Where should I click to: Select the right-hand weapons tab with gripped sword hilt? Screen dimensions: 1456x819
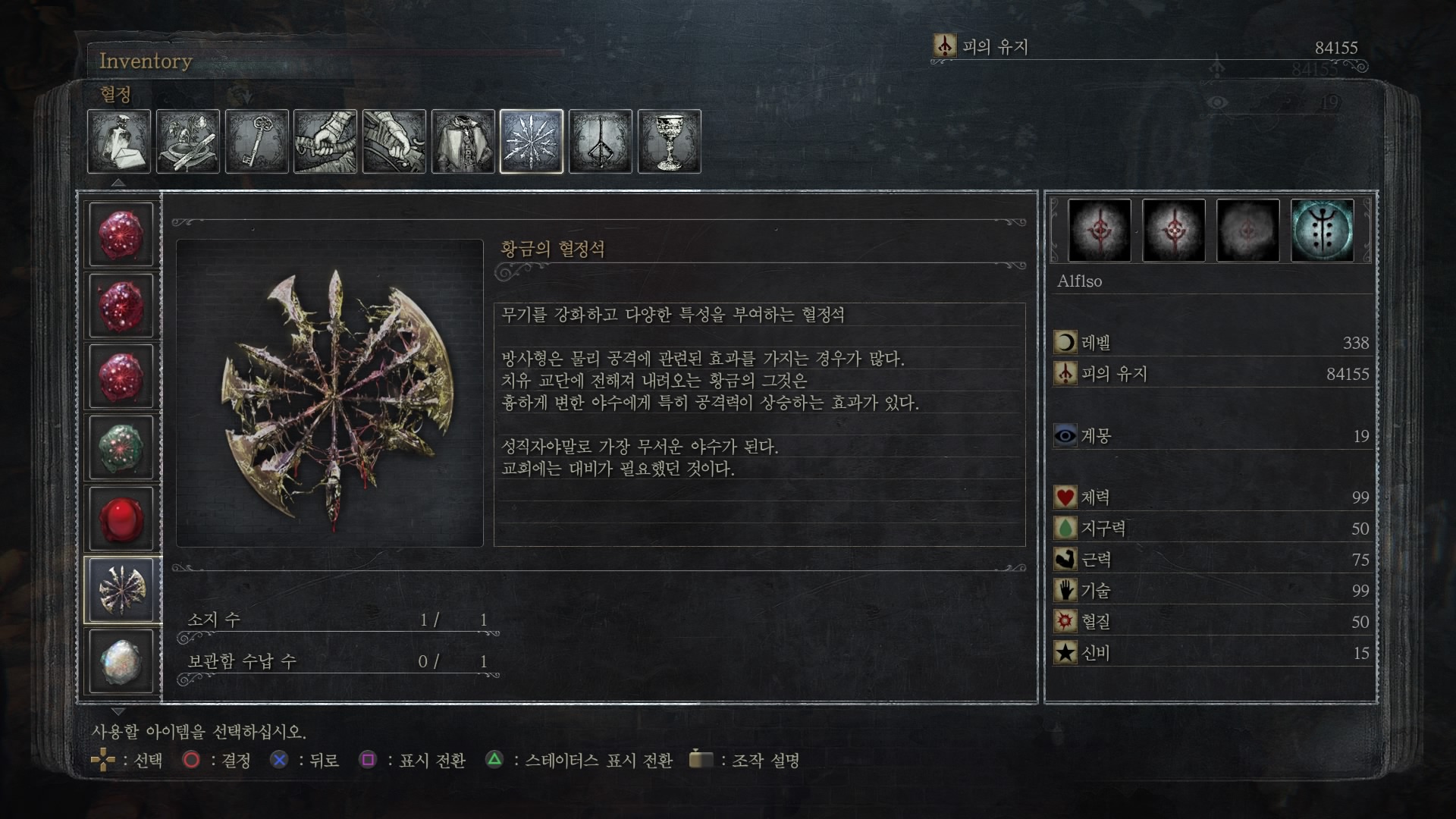tap(325, 142)
